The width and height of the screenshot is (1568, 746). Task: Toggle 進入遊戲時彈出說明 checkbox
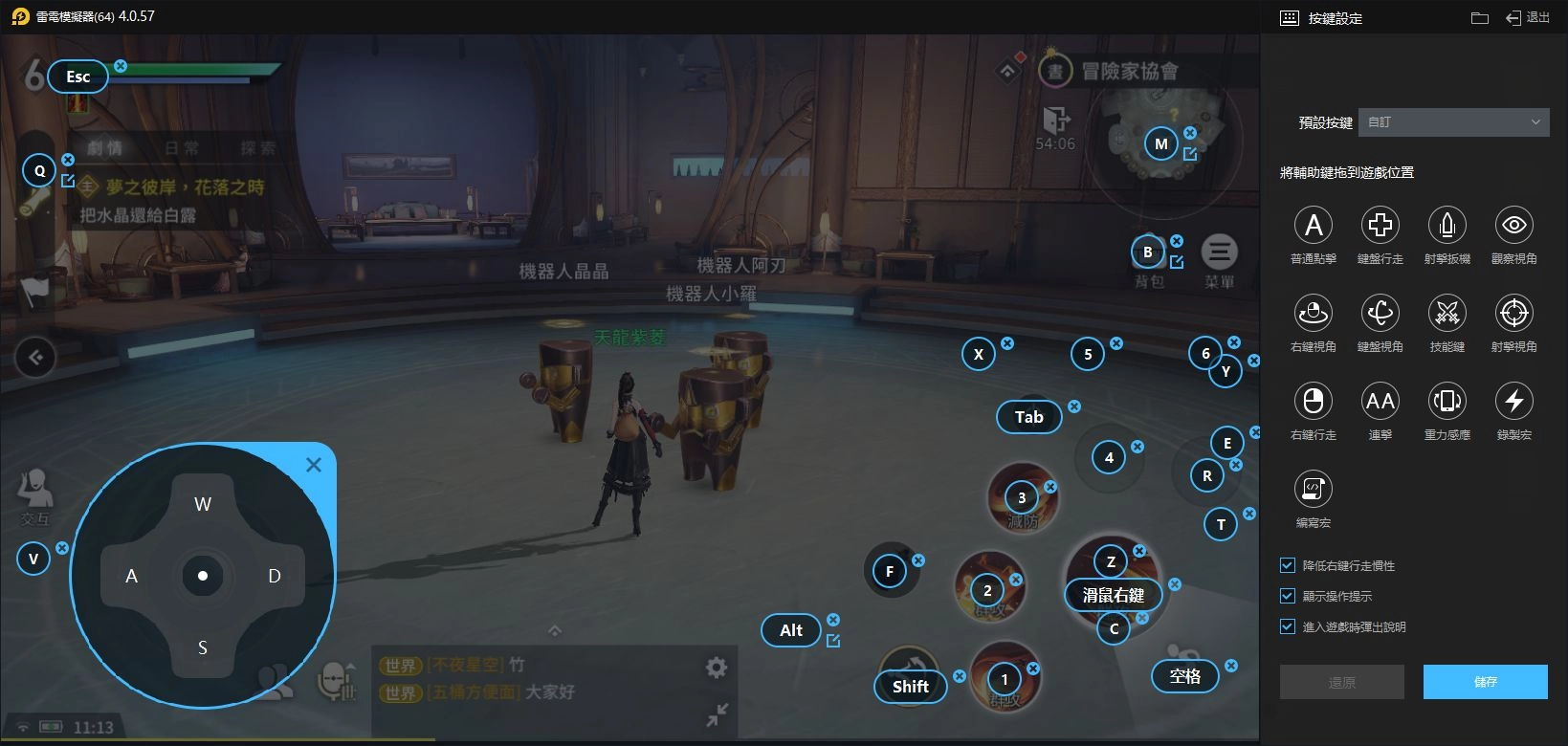click(1288, 626)
